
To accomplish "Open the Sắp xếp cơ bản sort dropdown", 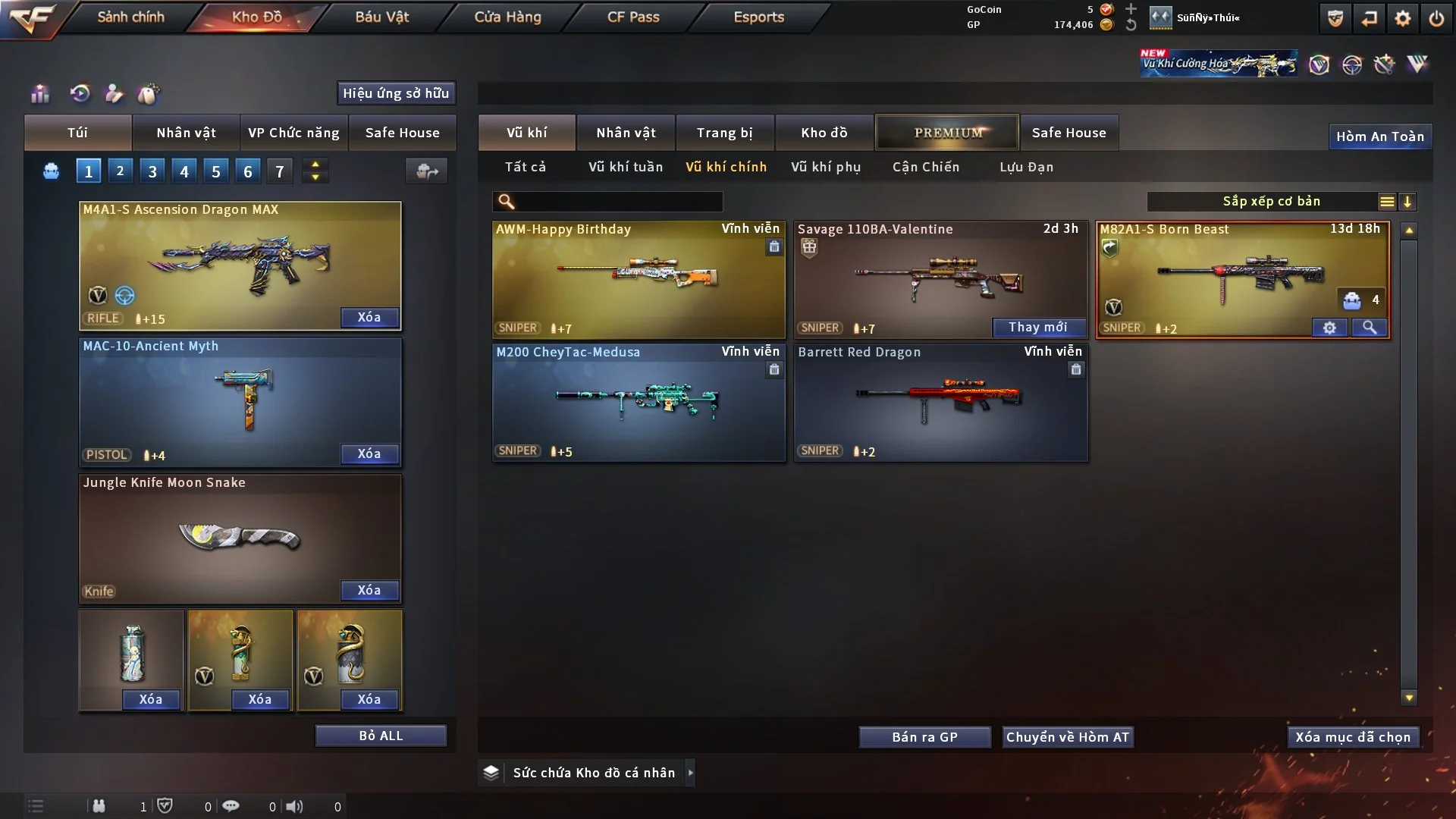I will (x=1271, y=202).
